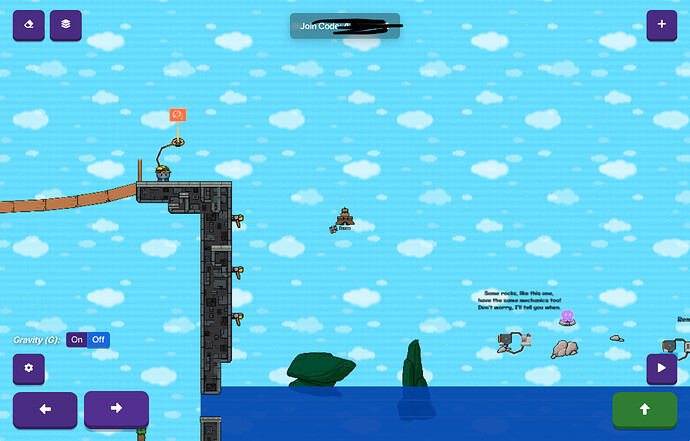Switch gravity to Off
This screenshot has width=690, height=441.
(98, 340)
